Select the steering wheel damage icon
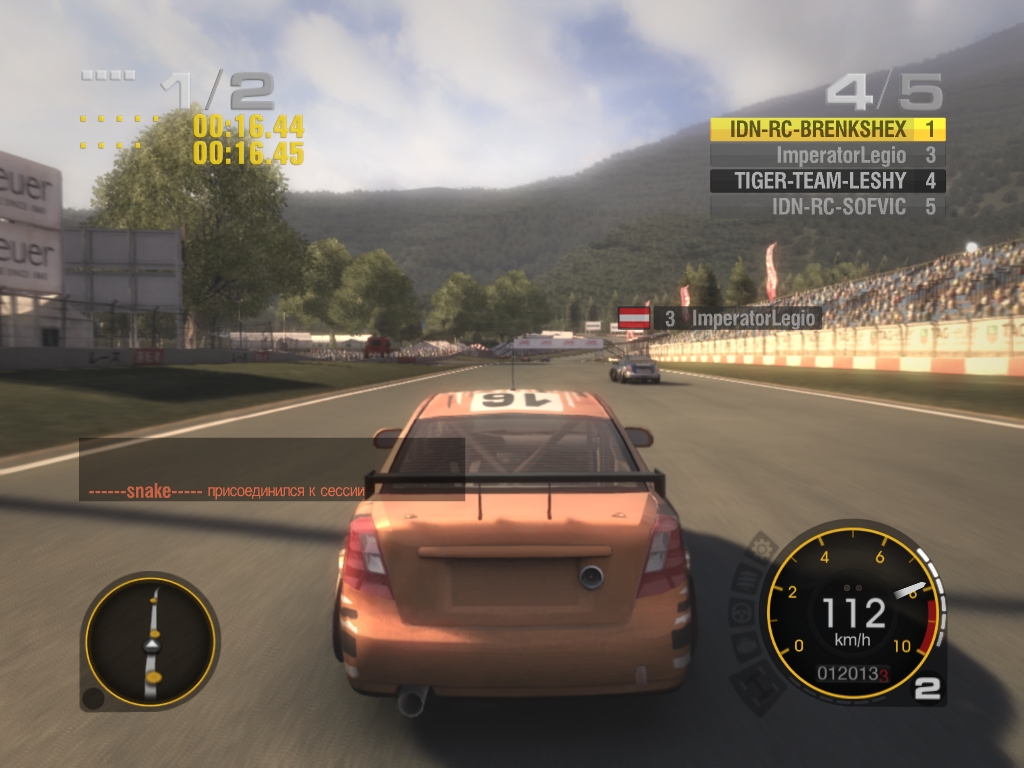 (x=741, y=612)
